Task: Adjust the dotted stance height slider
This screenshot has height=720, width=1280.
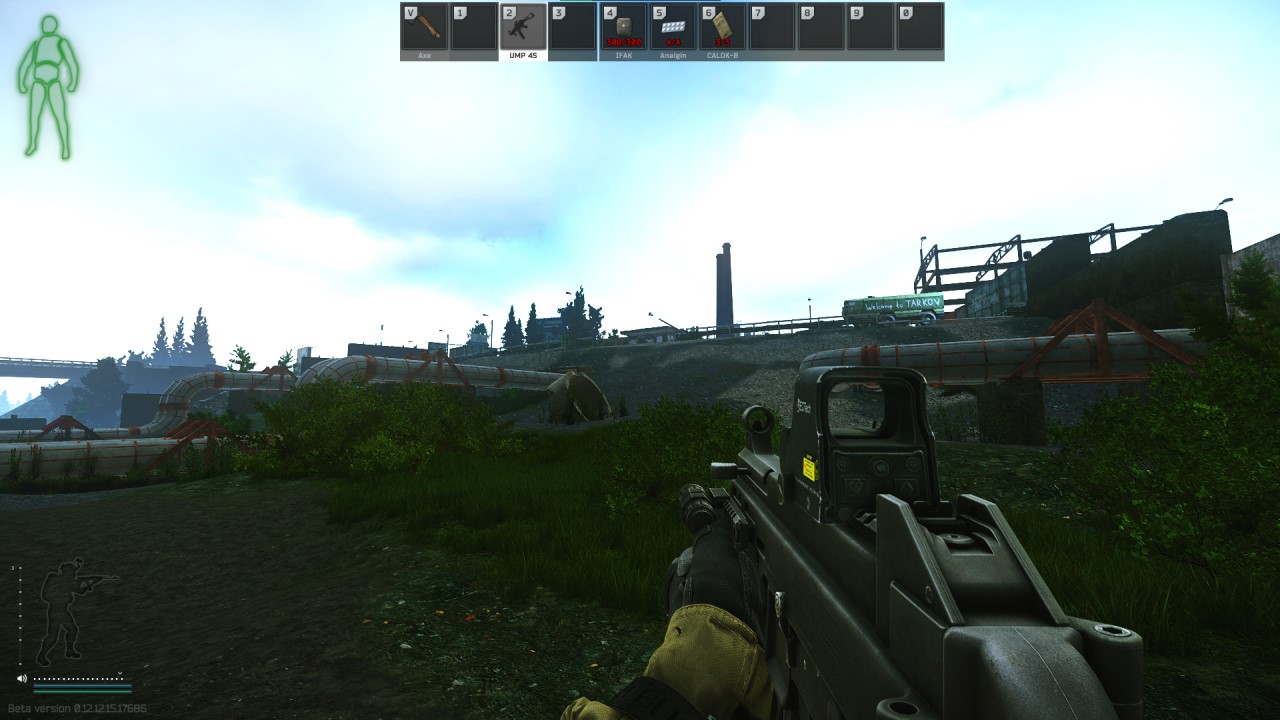Action: coord(20,616)
